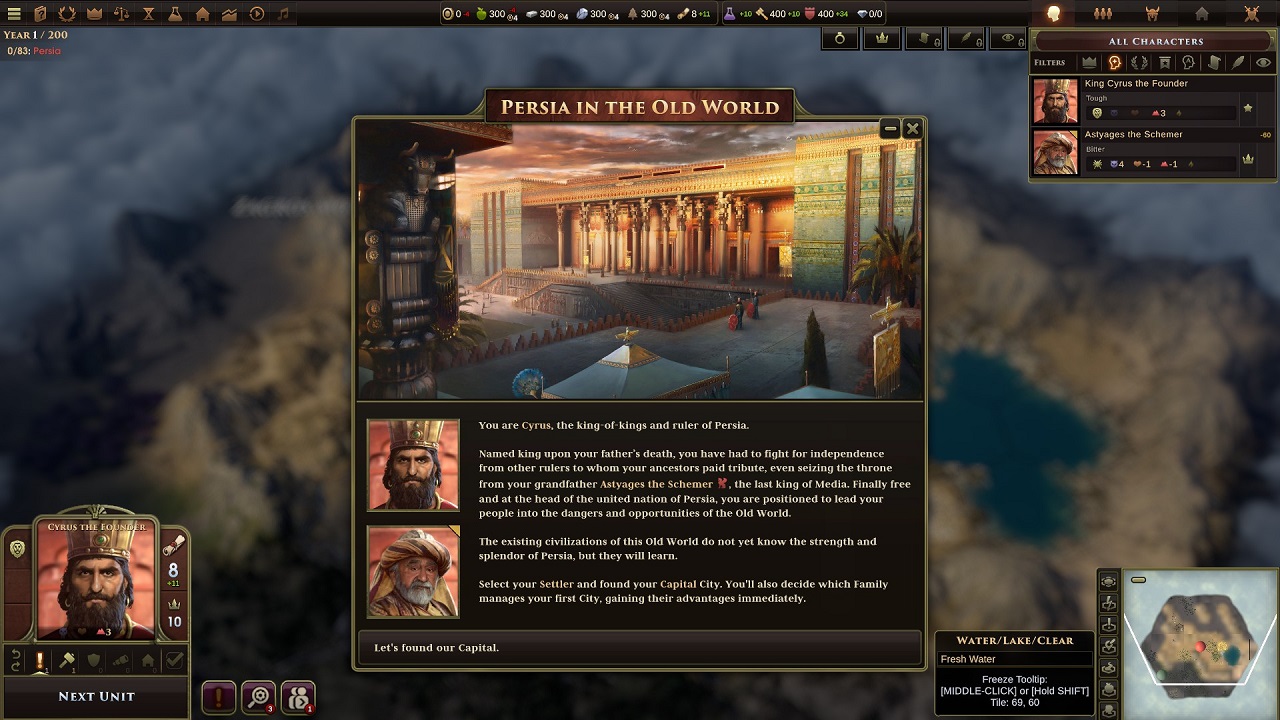Click the laurel wreath filter icon
The height and width of the screenshot is (720, 1280).
pyautogui.click(x=1139, y=62)
